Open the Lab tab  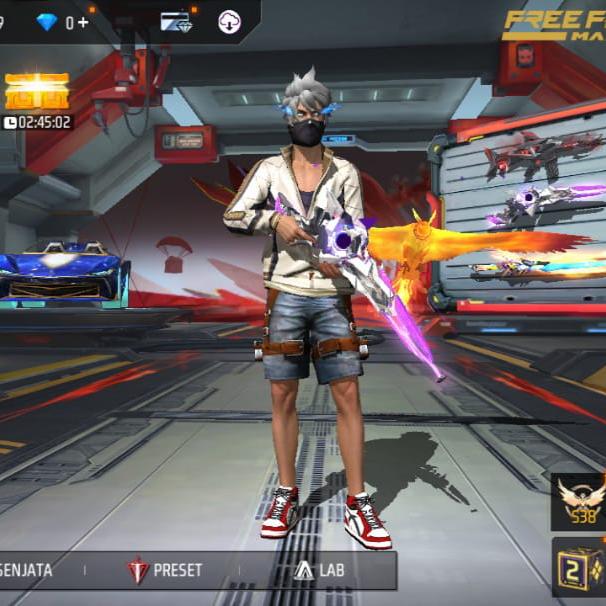click(319, 571)
